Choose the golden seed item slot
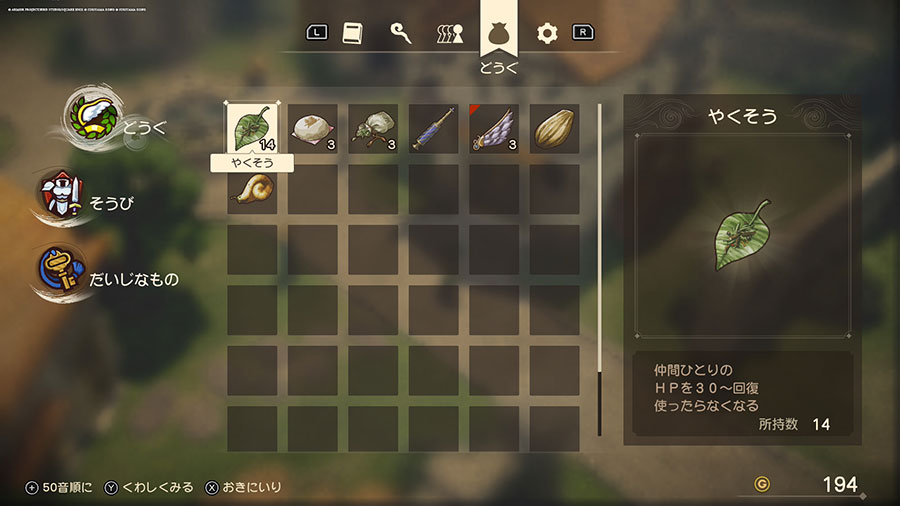 click(x=554, y=129)
